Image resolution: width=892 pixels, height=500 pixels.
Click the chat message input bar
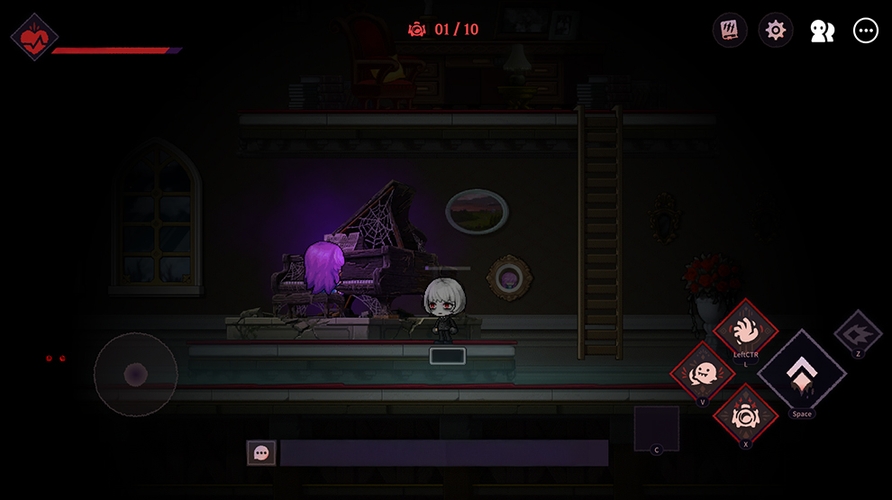(443, 453)
